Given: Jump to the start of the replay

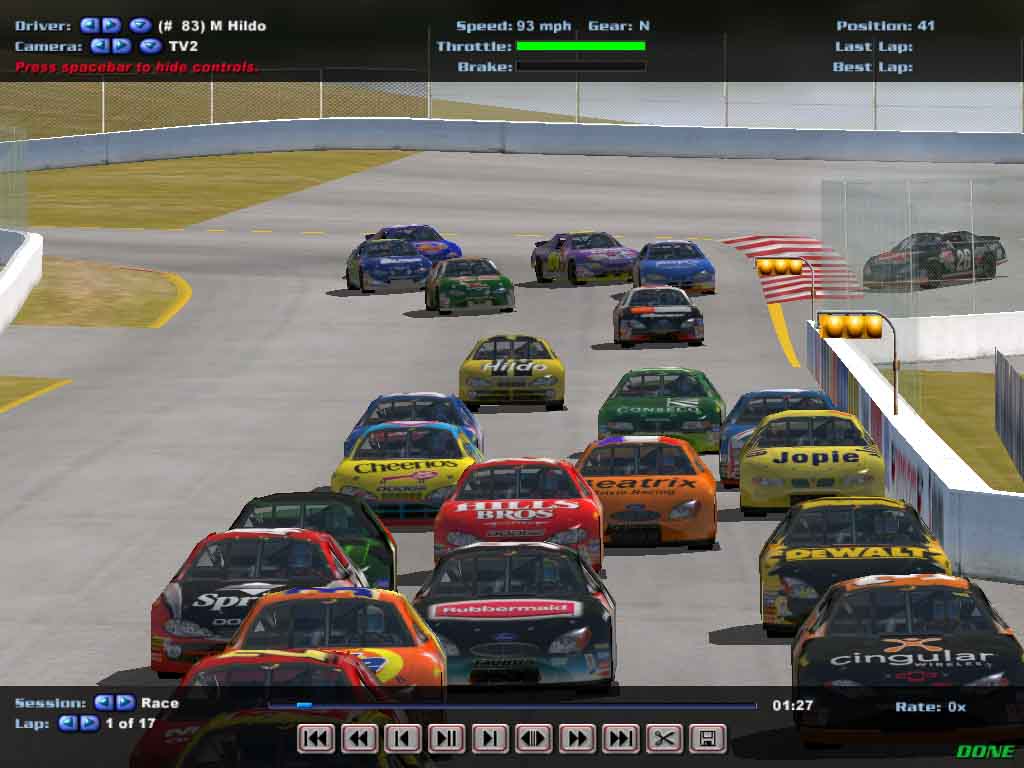Looking at the screenshot, I should 316,739.
